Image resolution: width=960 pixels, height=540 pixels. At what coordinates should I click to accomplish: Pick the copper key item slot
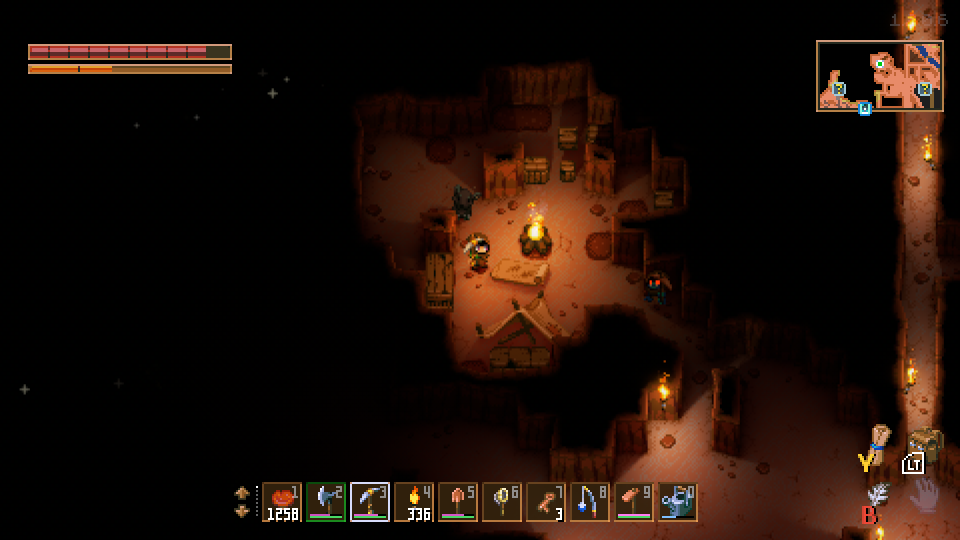(x=546, y=502)
